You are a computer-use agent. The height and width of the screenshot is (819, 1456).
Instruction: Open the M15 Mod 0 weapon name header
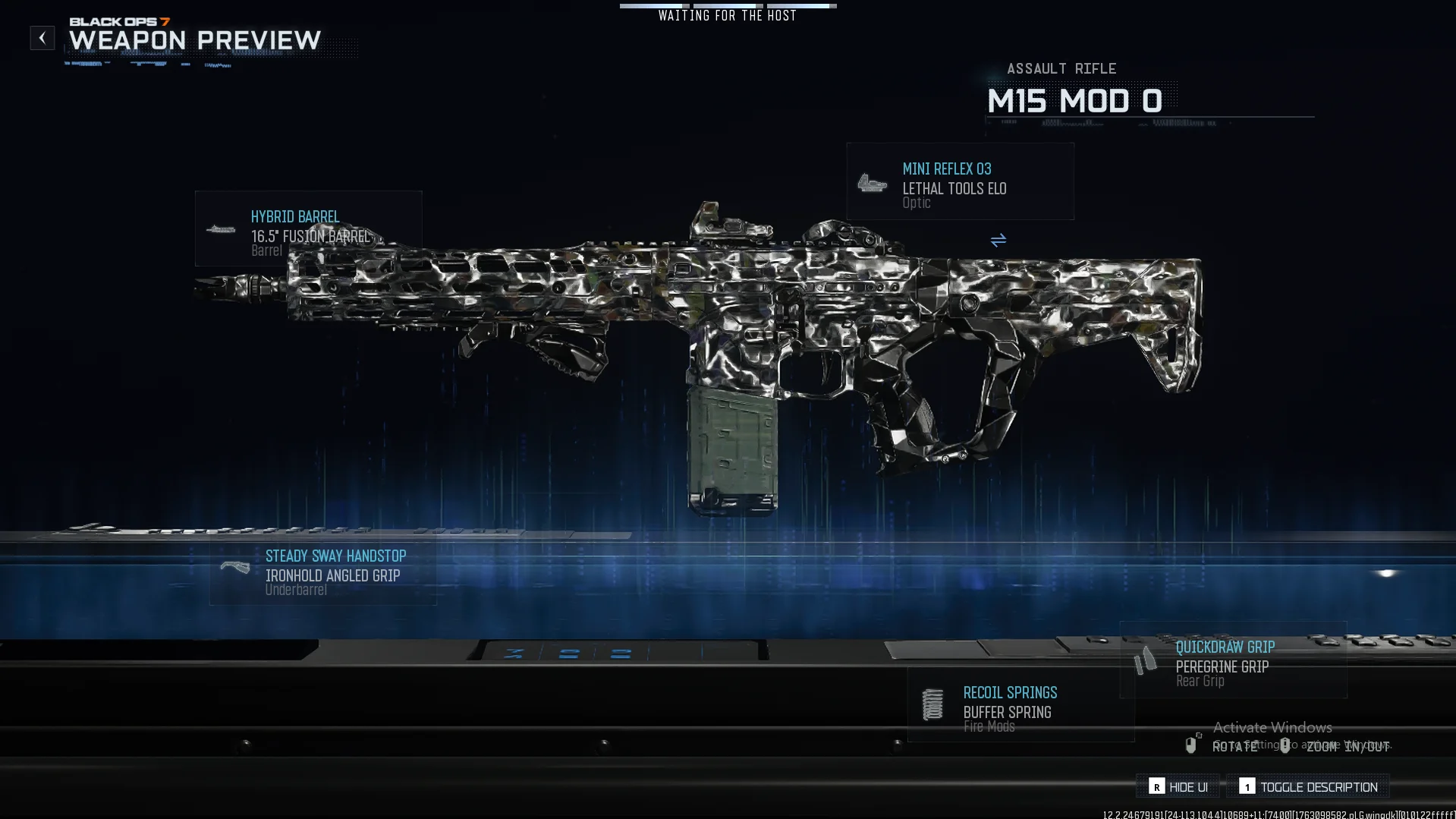point(1074,100)
